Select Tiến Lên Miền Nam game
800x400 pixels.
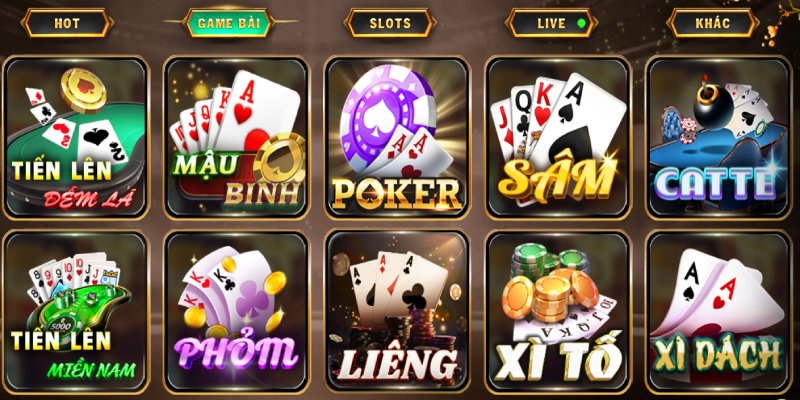pos(76,311)
